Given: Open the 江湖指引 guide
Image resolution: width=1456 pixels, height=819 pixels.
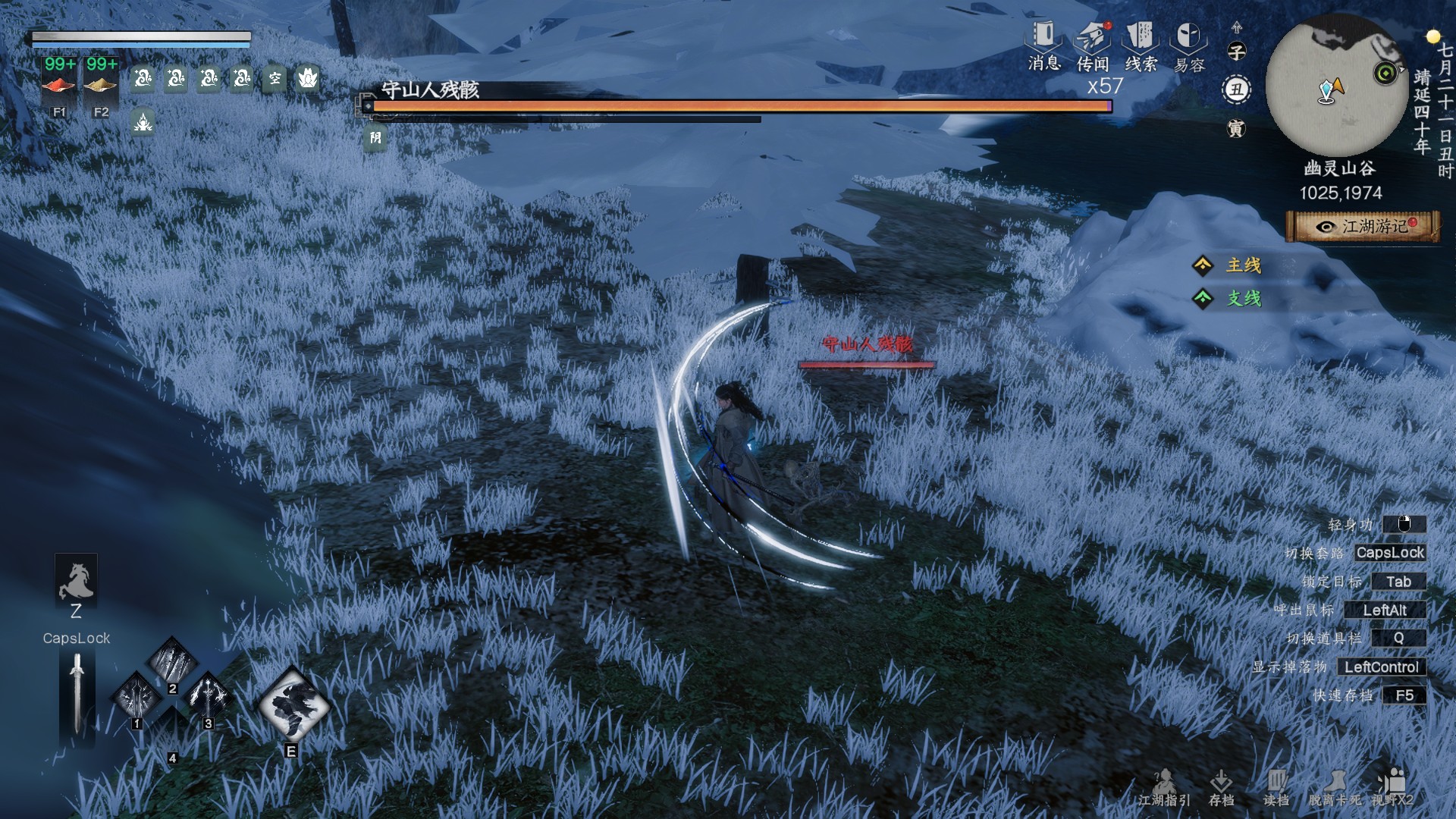Looking at the screenshot, I should tap(1164, 787).
